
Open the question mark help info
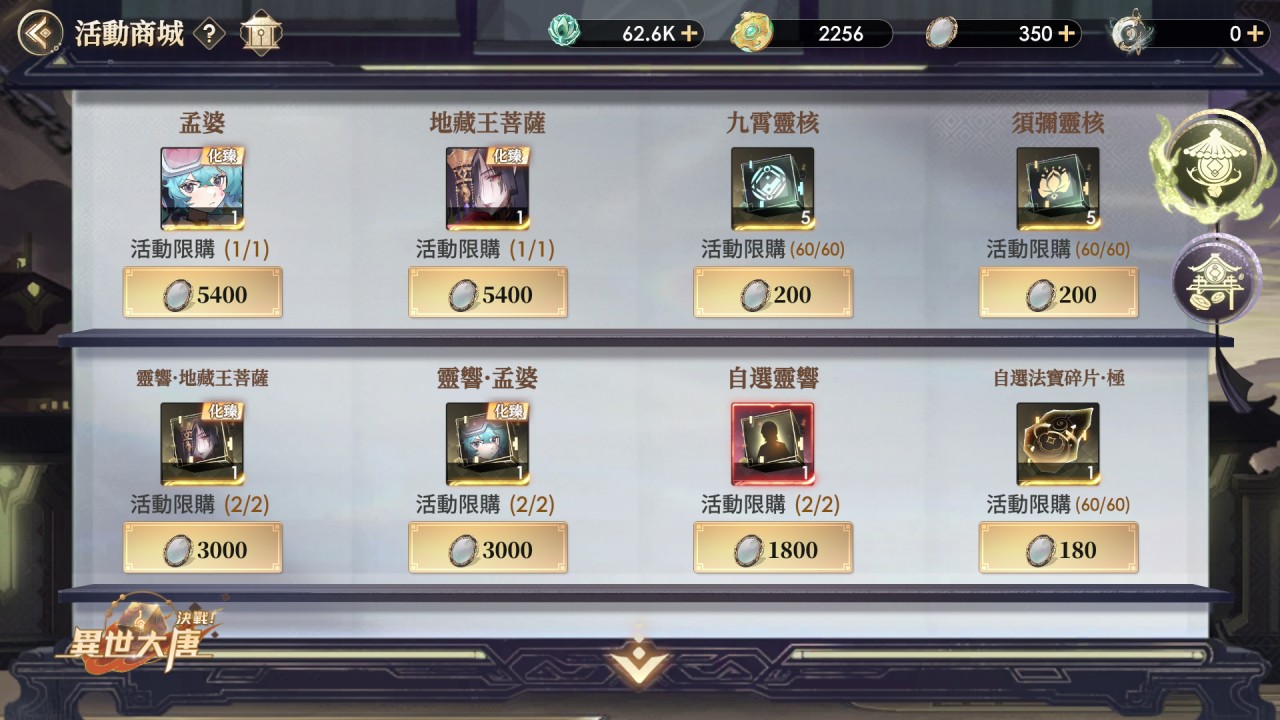click(208, 34)
